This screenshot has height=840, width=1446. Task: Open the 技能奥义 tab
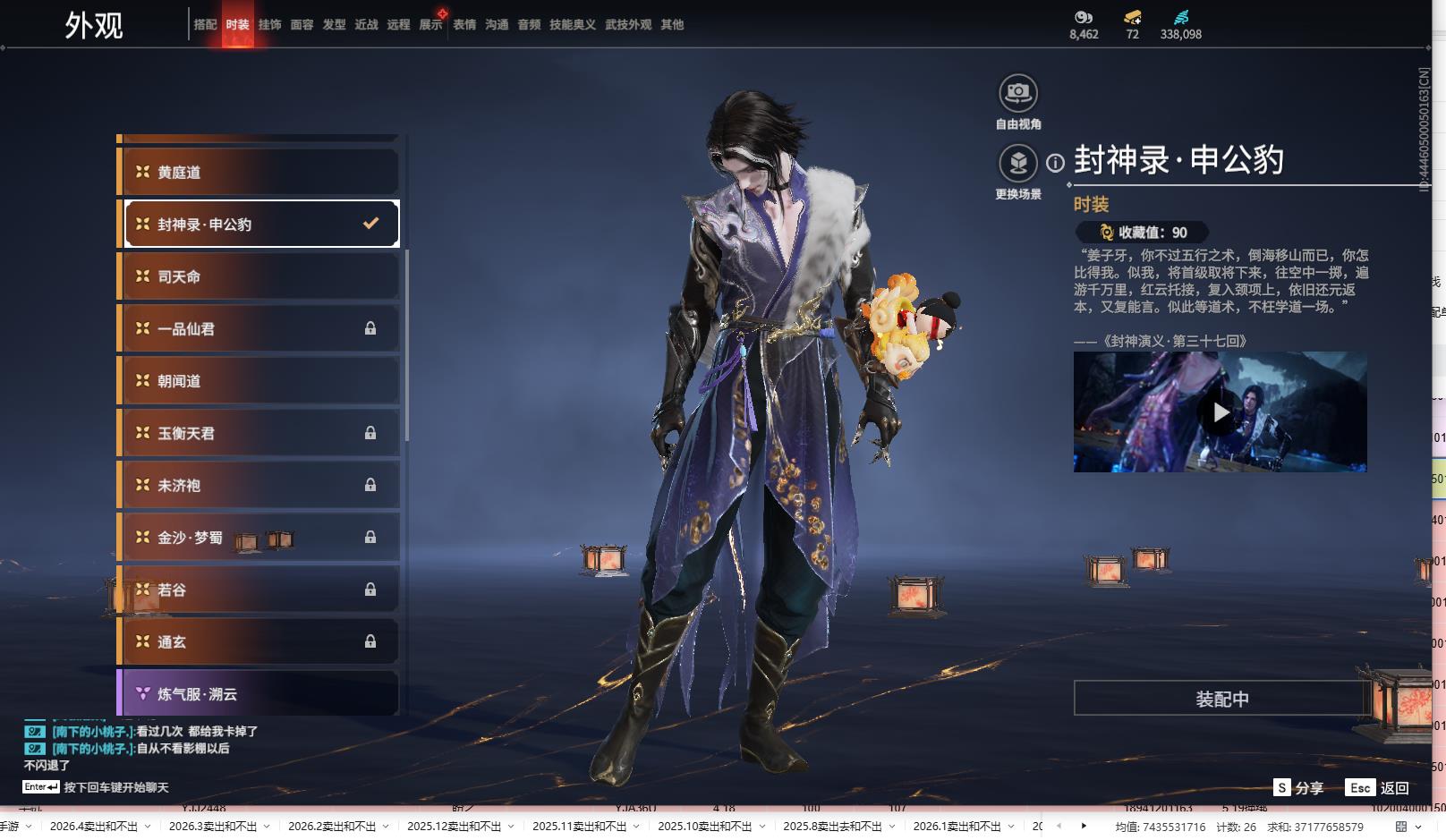tap(572, 25)
